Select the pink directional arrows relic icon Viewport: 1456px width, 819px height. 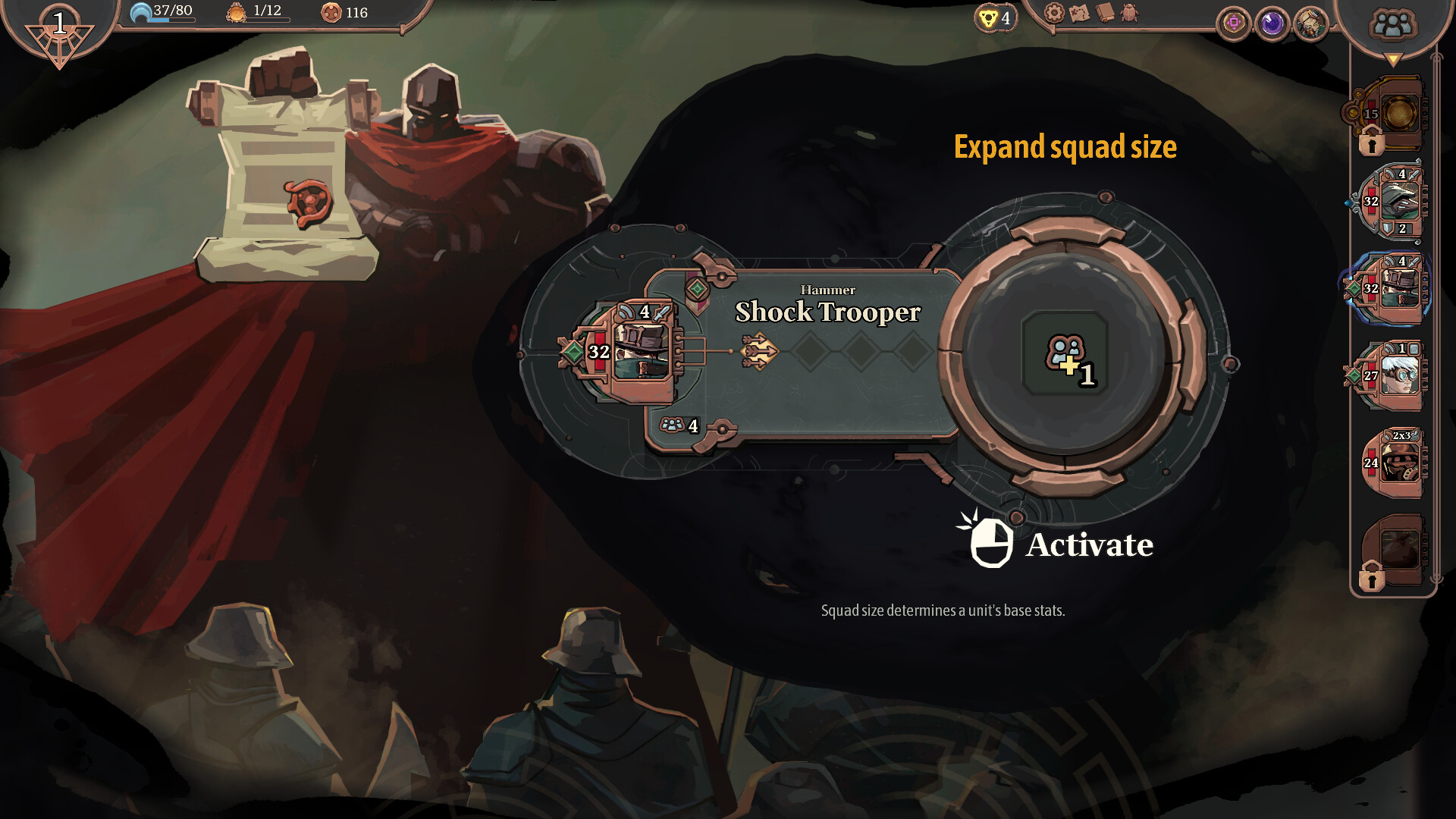1234,24
